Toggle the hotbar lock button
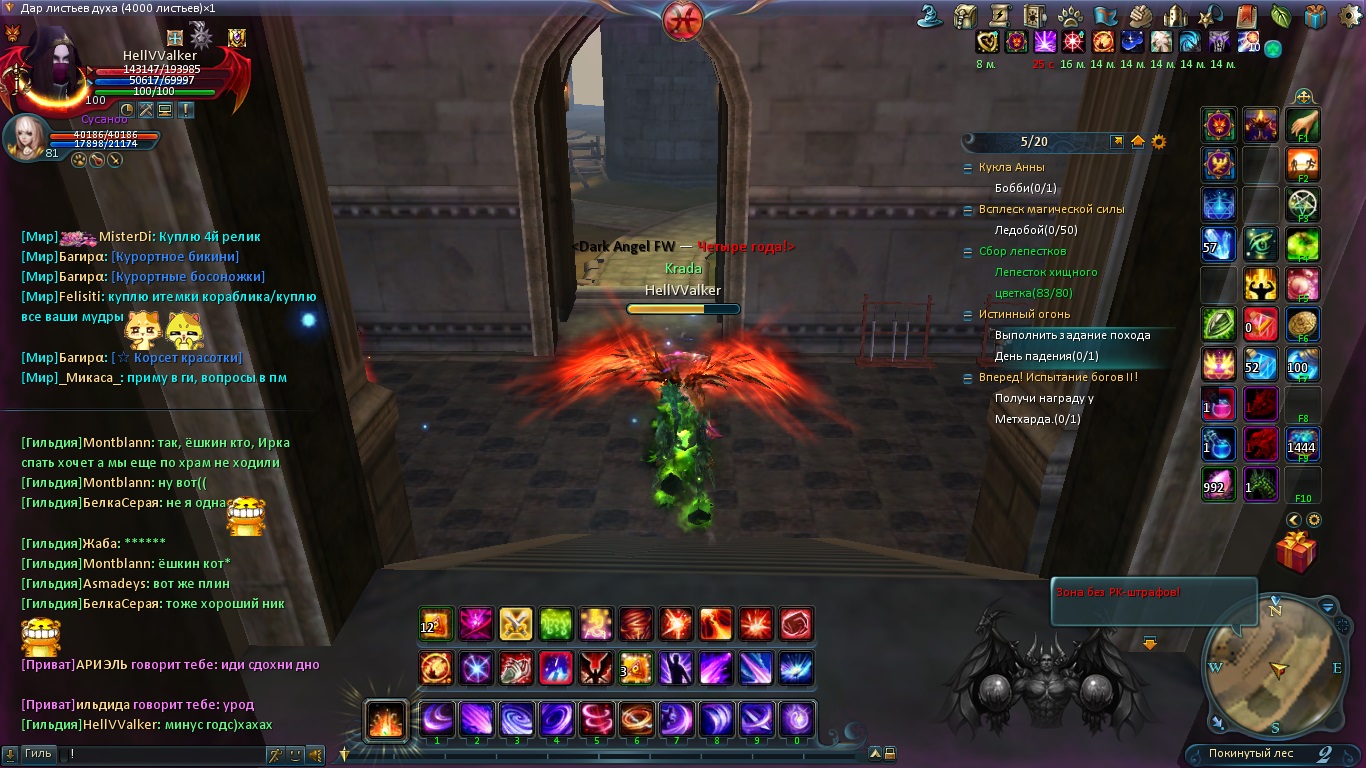The height and width of the screenshot is (768, 1366). pyautogui.click(x=890, y=754)
